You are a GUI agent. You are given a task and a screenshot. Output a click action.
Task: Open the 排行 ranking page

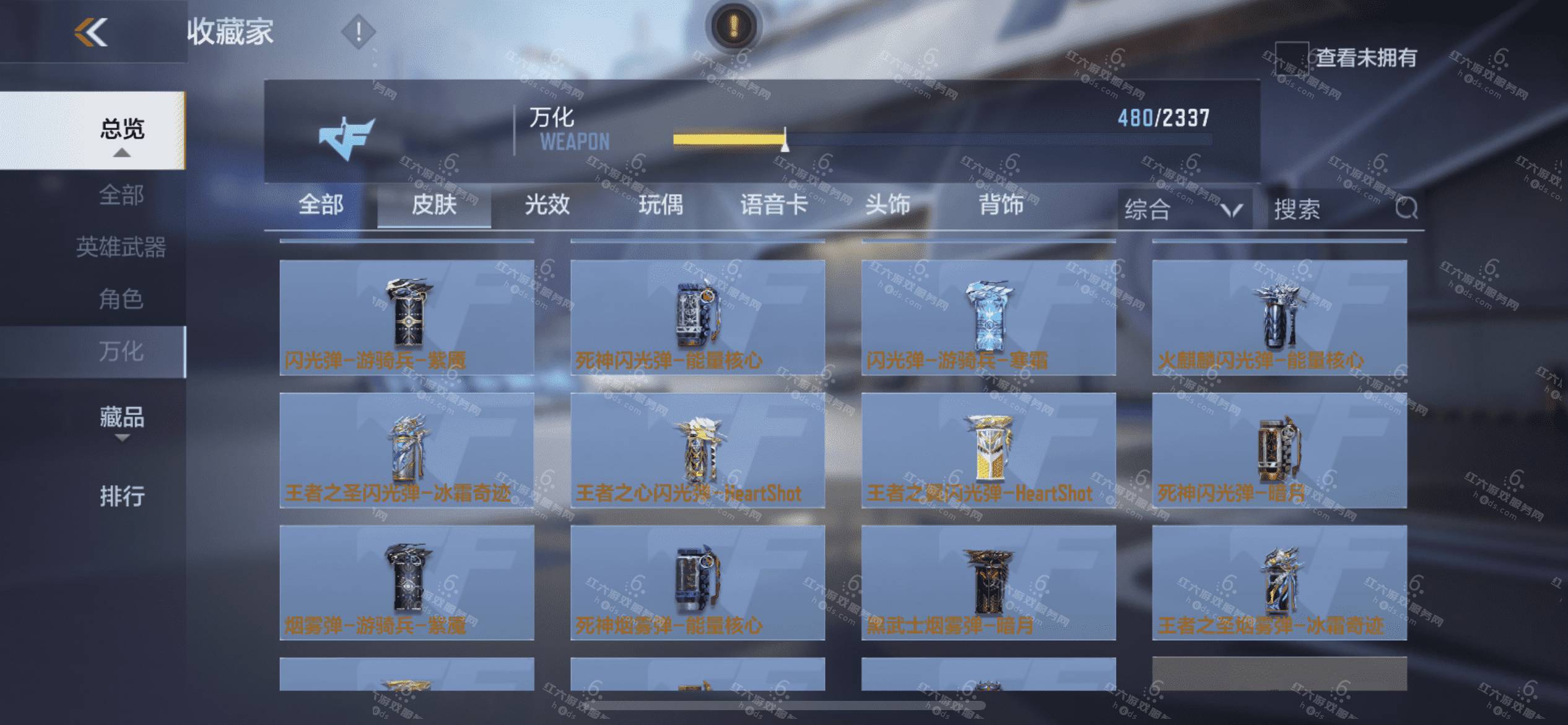coord(122,496)
